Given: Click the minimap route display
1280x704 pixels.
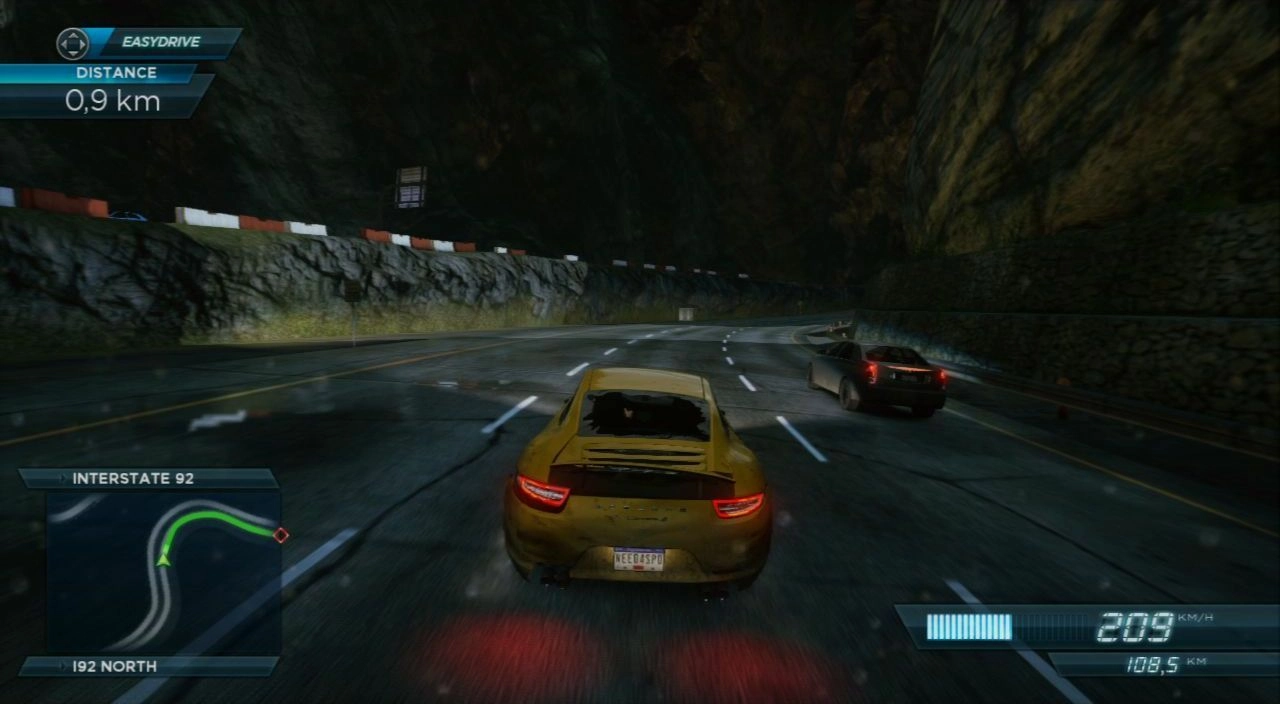Looking at the screenshot, I should coord(163,571).
